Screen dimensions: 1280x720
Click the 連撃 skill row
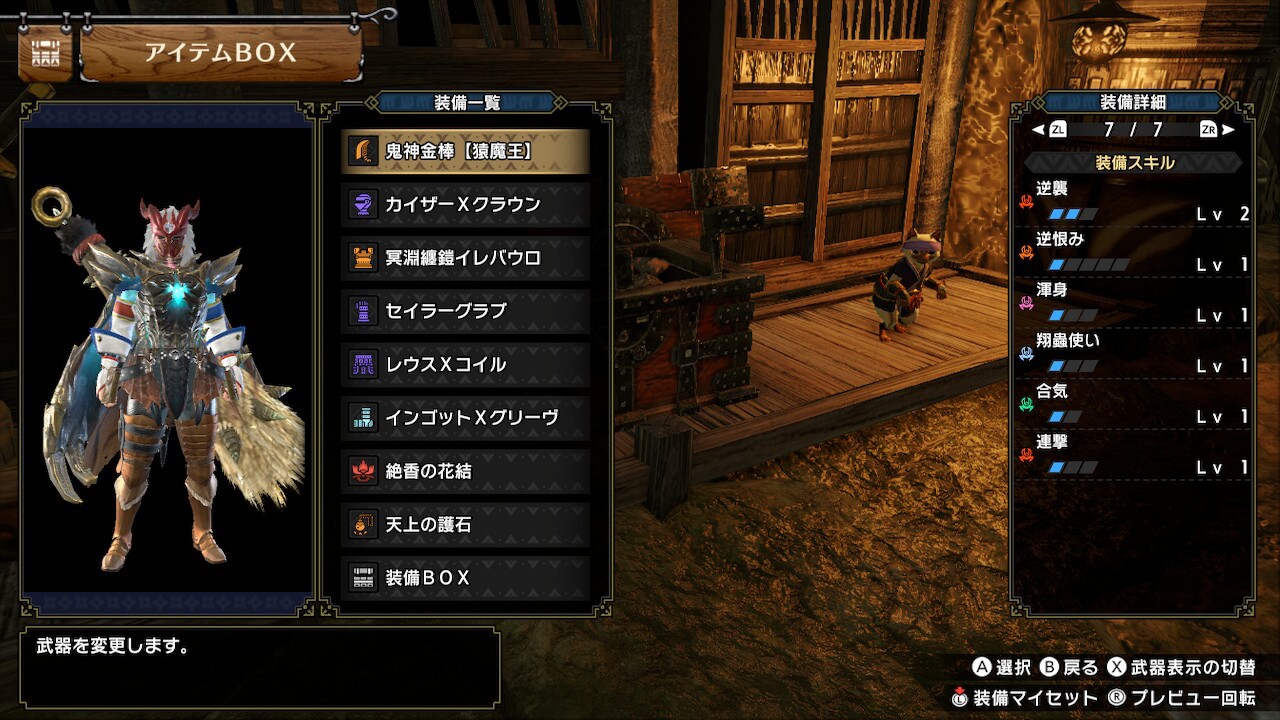1134,455
